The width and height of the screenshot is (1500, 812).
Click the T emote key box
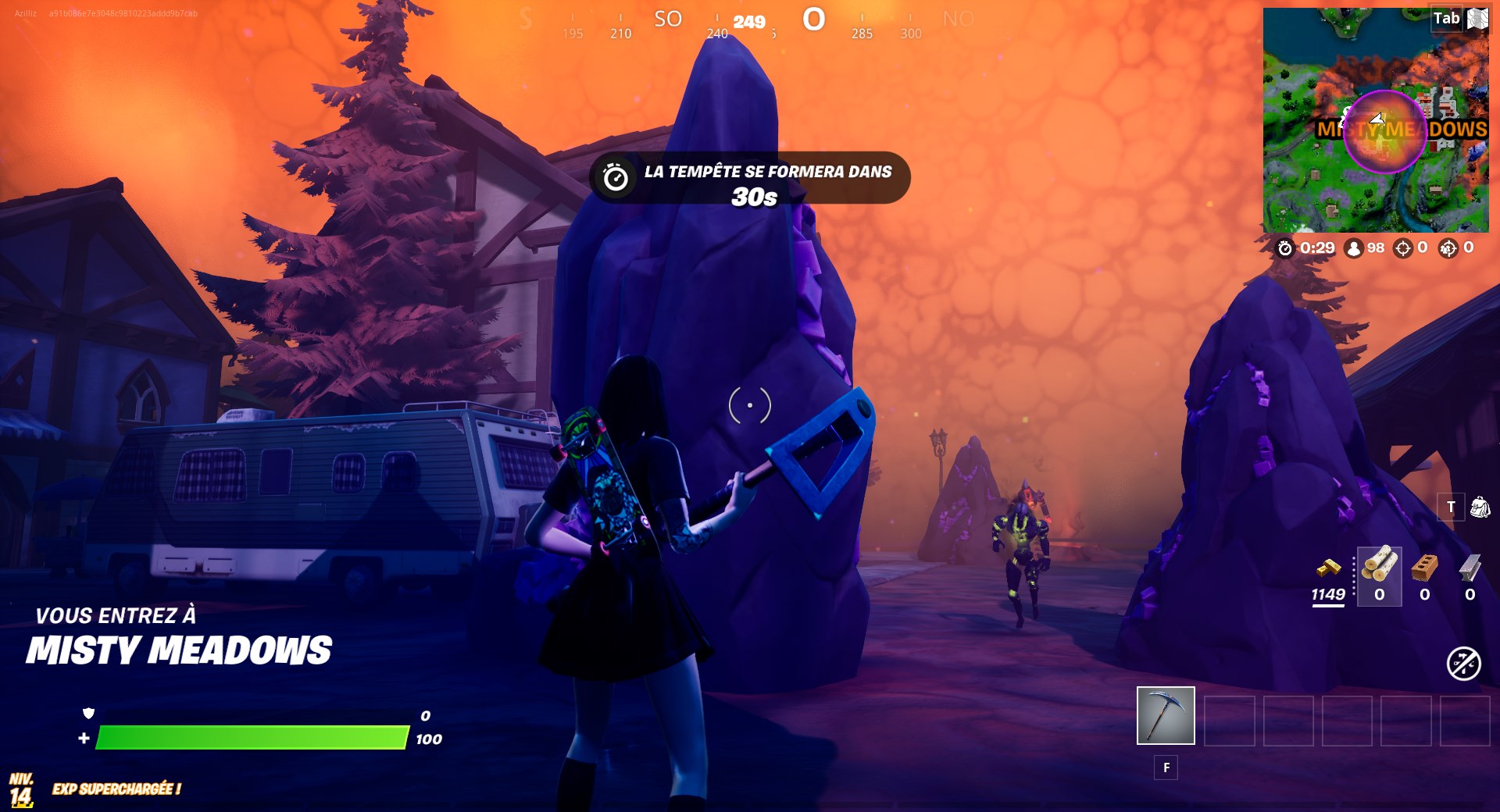point(1452,506)
